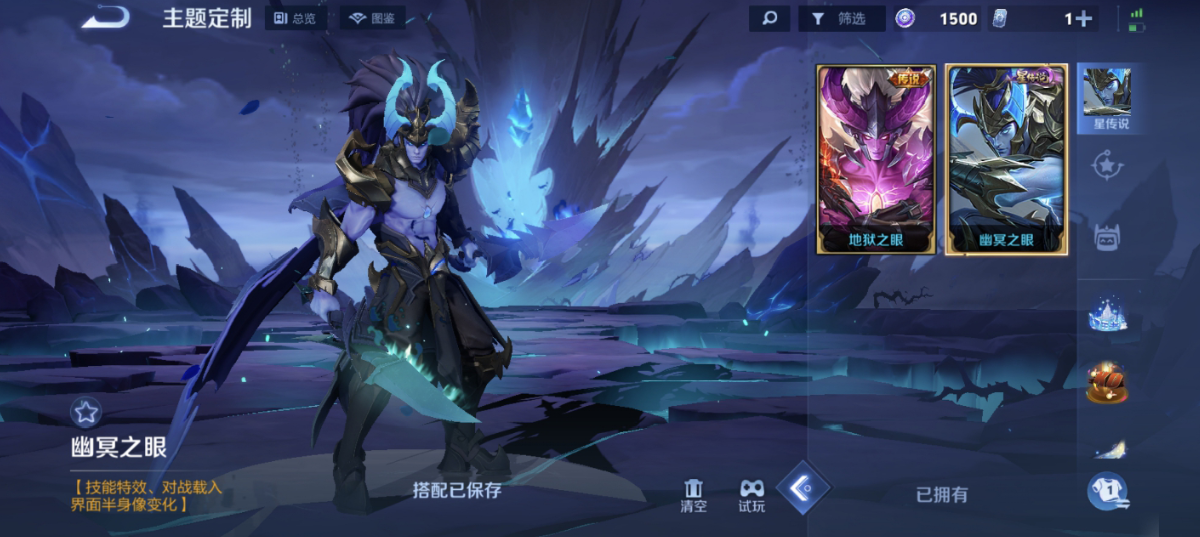Open the 图鉴 gallery

(372, 19)
